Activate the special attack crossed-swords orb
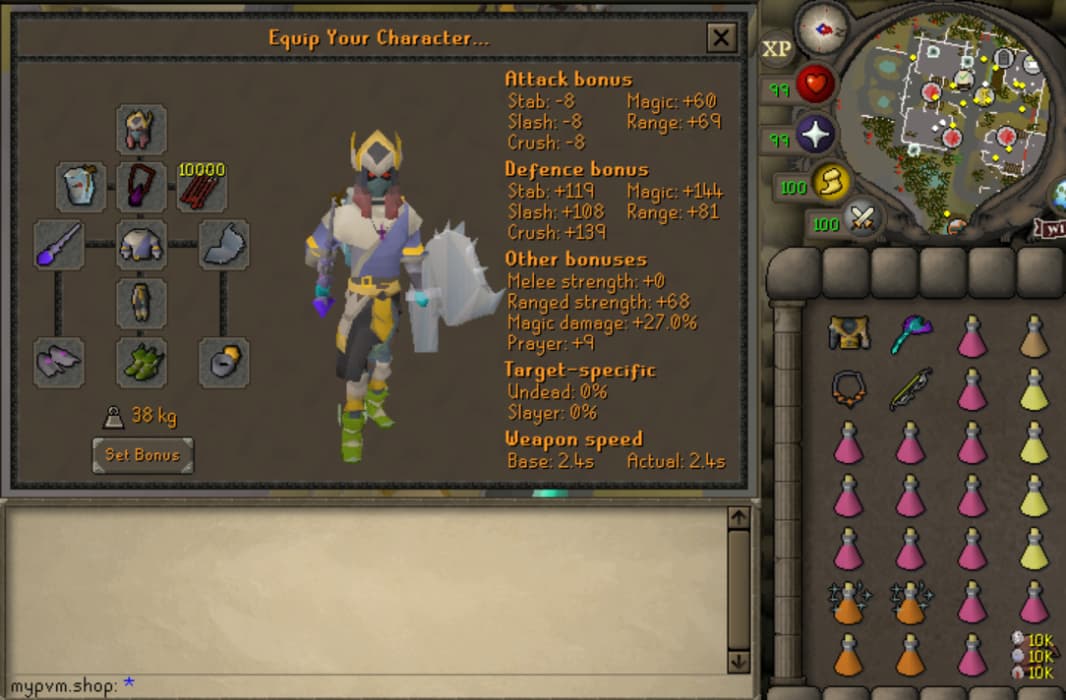 859,218
